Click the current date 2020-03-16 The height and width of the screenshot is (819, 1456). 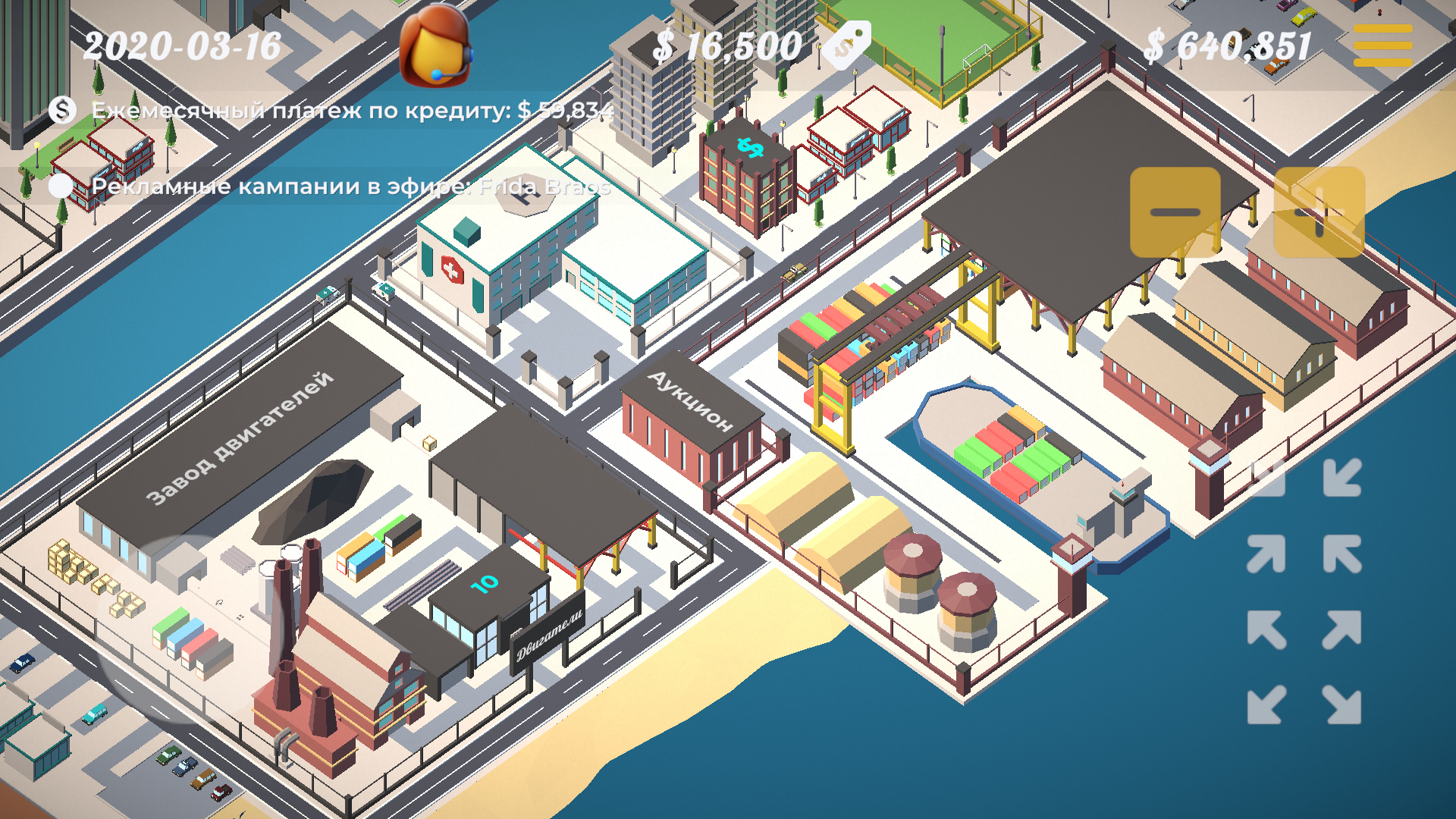tap(182, 45)
